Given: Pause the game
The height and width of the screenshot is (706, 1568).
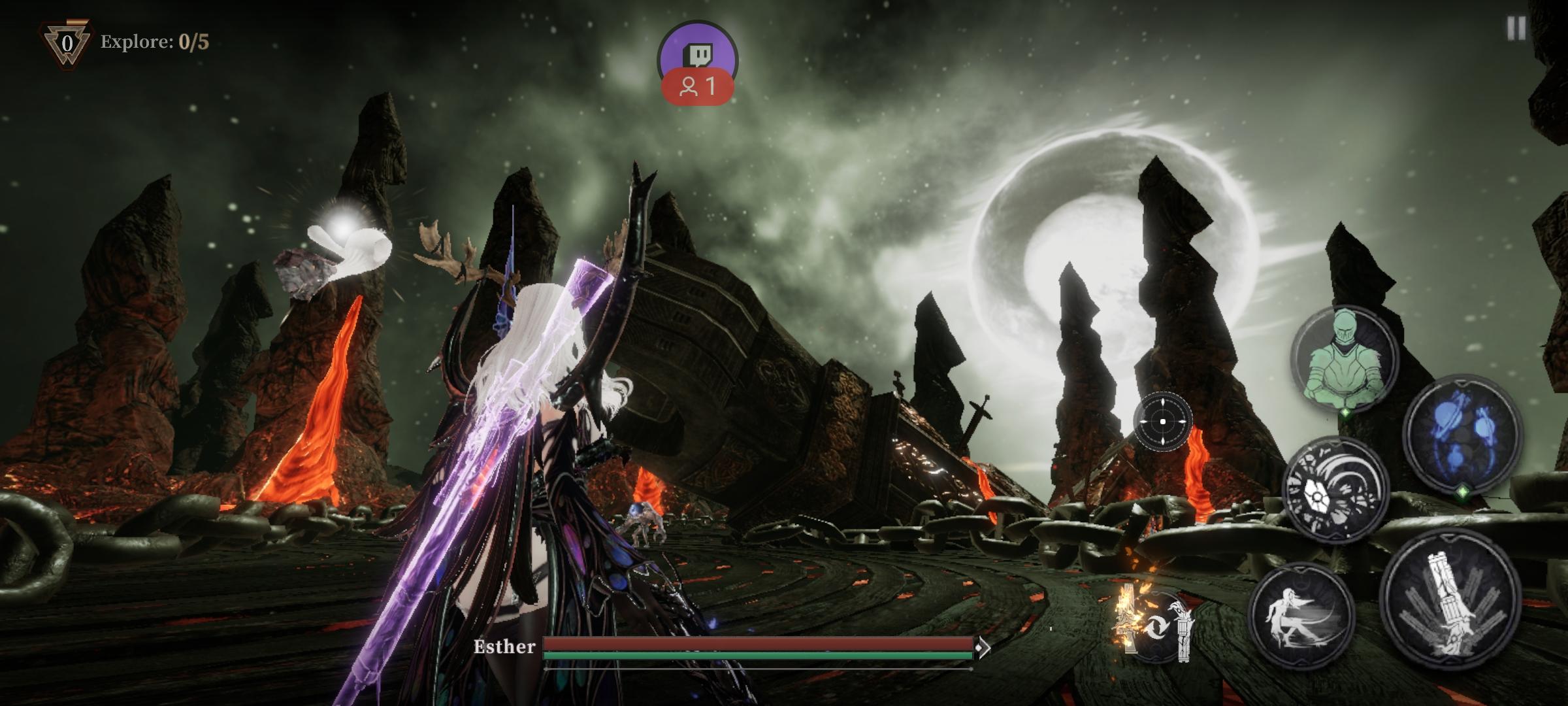Looking at the screenshot, I should point(1516,29).
